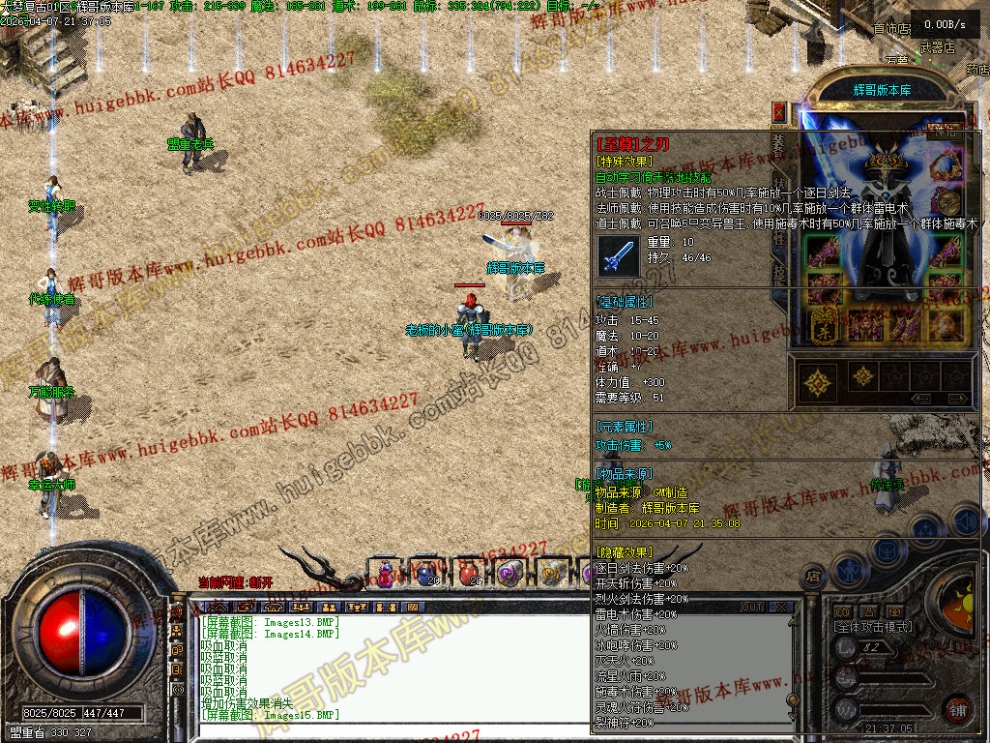Open the bag inventory round button
990x743 pixels.
pos(887,549)
